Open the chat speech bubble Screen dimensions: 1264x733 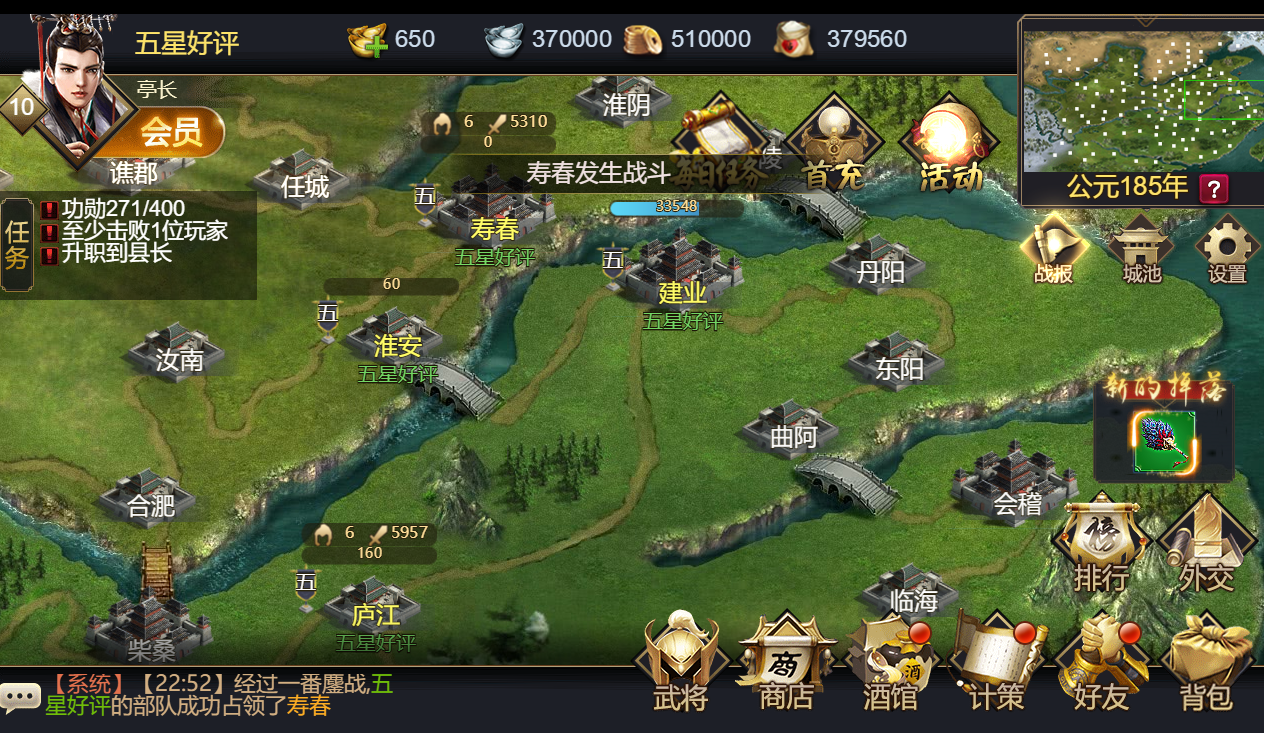(20, 697)
